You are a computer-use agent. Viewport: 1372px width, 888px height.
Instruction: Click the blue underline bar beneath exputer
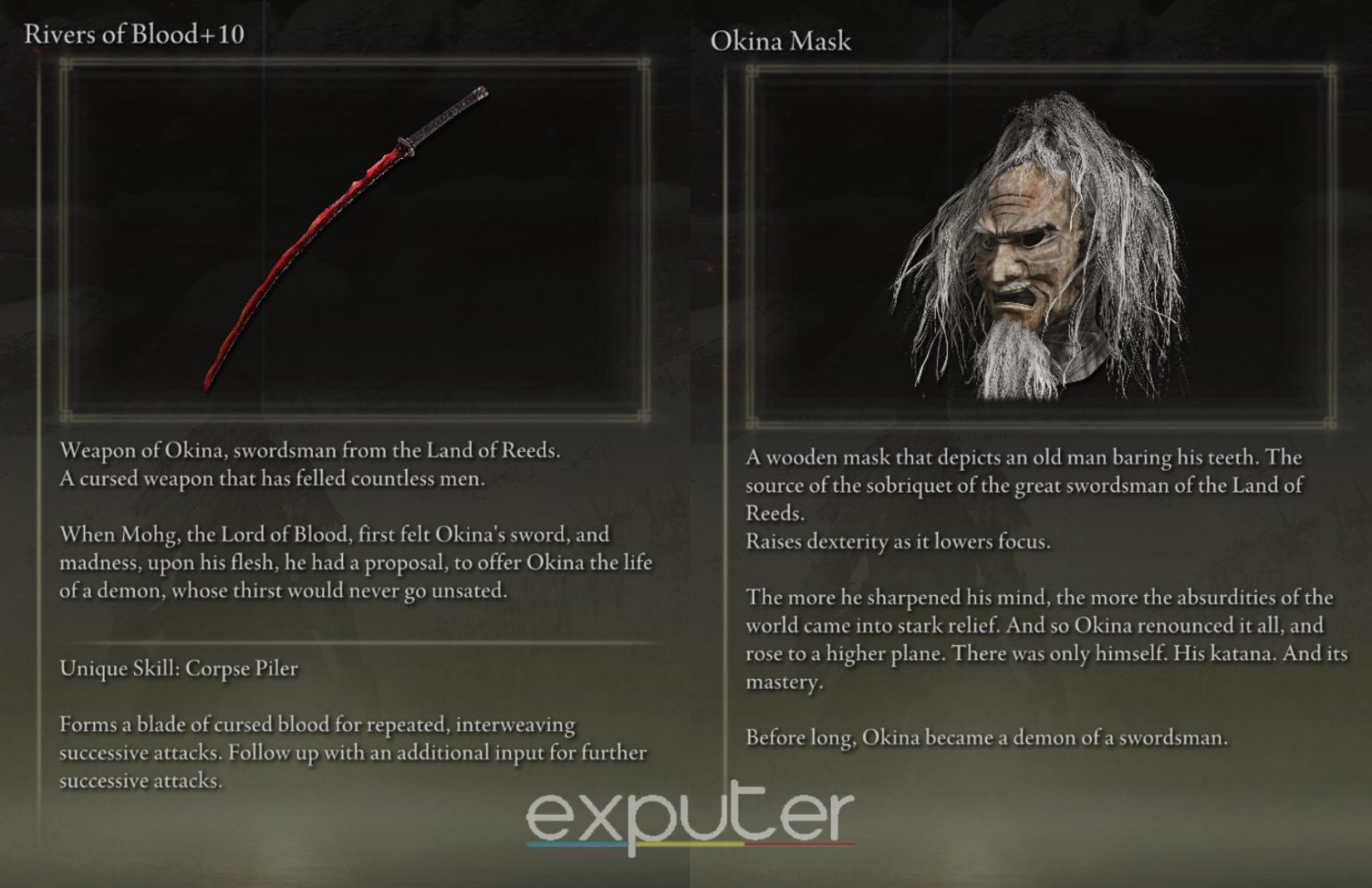pos(576,843)
